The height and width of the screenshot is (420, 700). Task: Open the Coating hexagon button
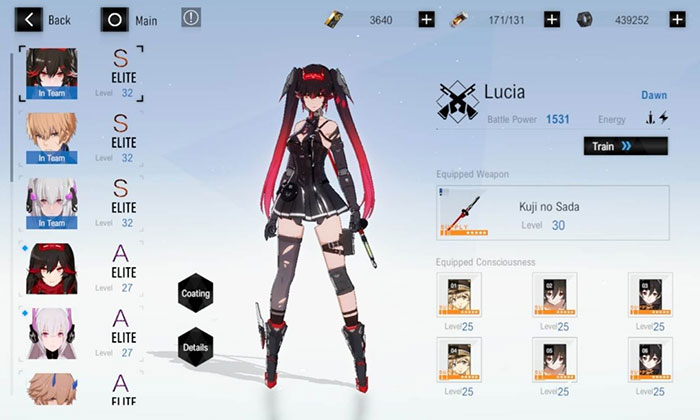coord(195,292)
